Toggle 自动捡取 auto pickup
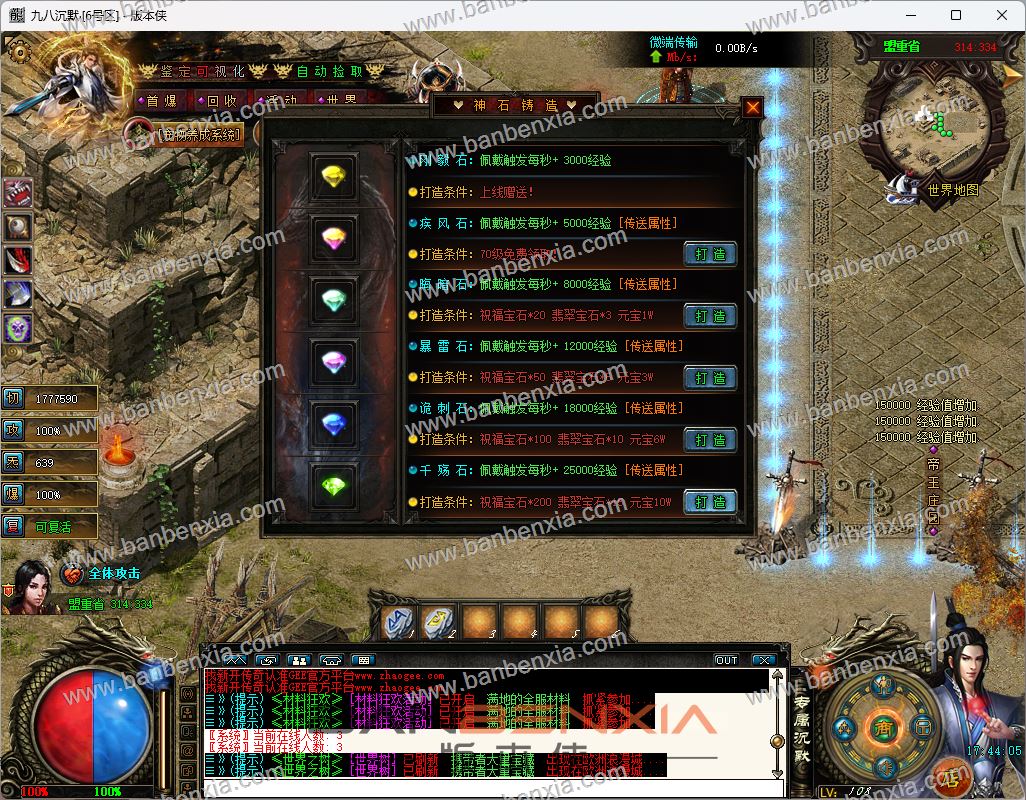Viewport: 1026px width, 800px height. click(x=330, y=71)
